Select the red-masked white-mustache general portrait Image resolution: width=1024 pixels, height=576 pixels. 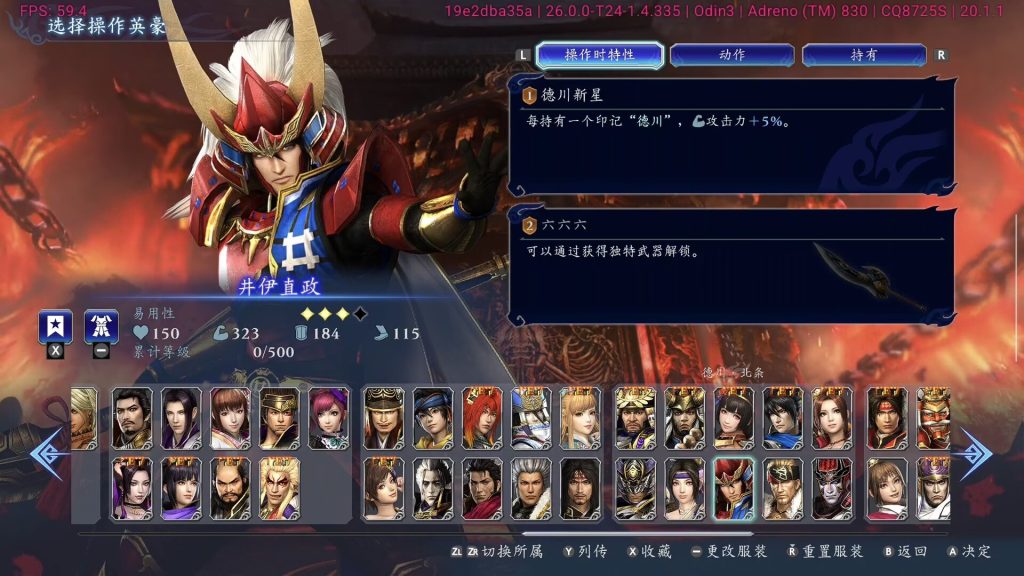pos(934,418)
